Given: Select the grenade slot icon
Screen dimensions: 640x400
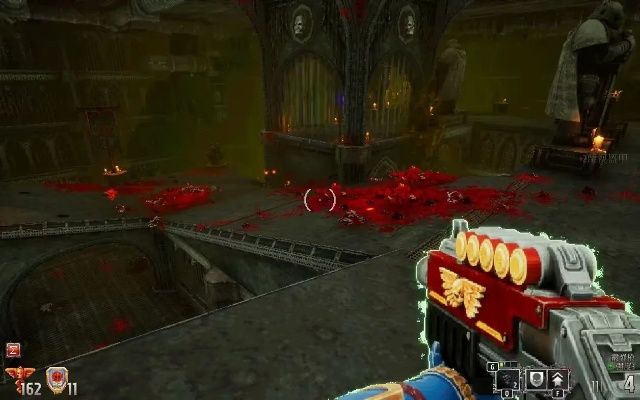Looking at the screenshot, I should coord(508,378).
